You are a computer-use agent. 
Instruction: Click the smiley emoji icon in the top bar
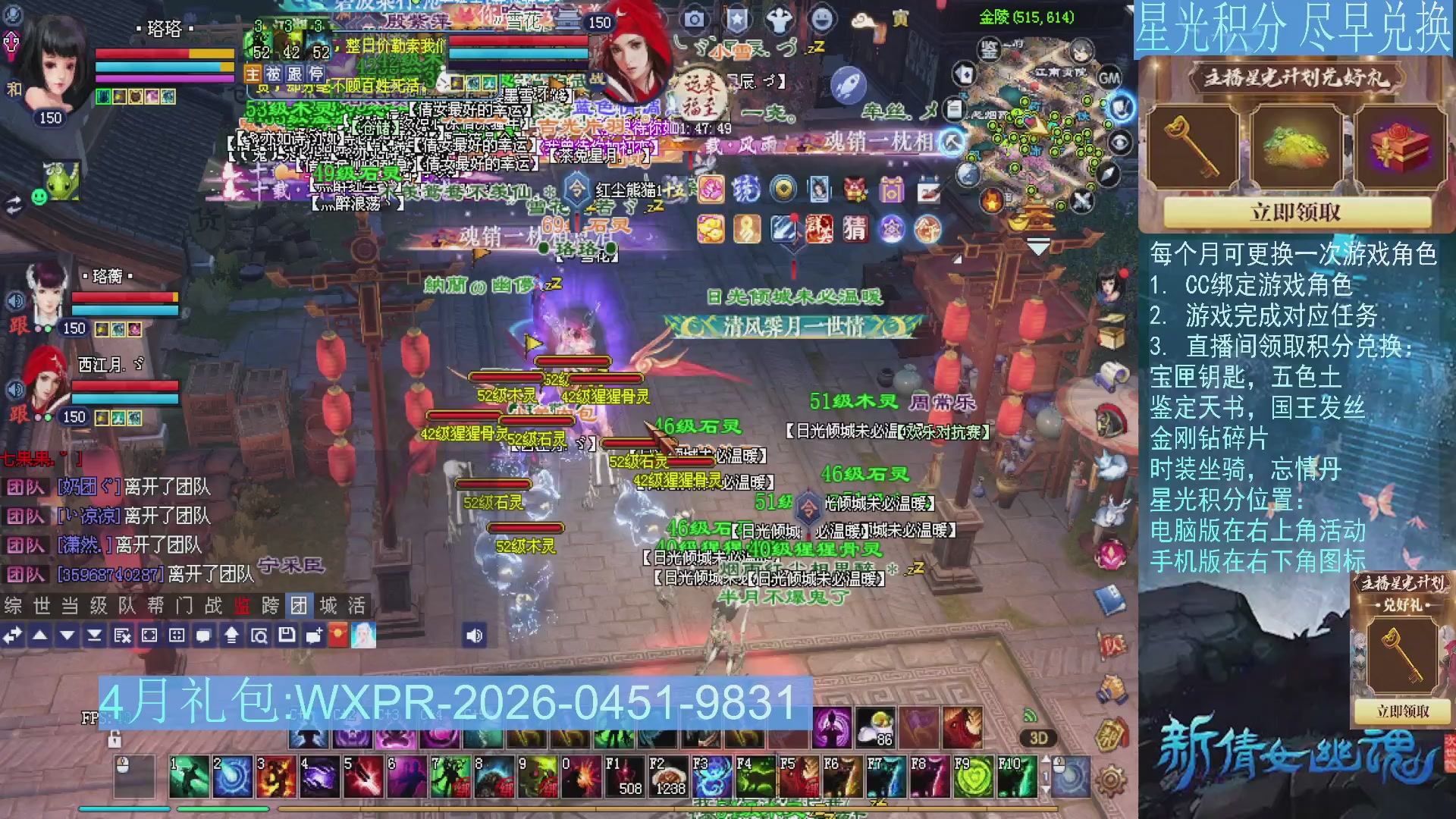[x=821, y=18]
